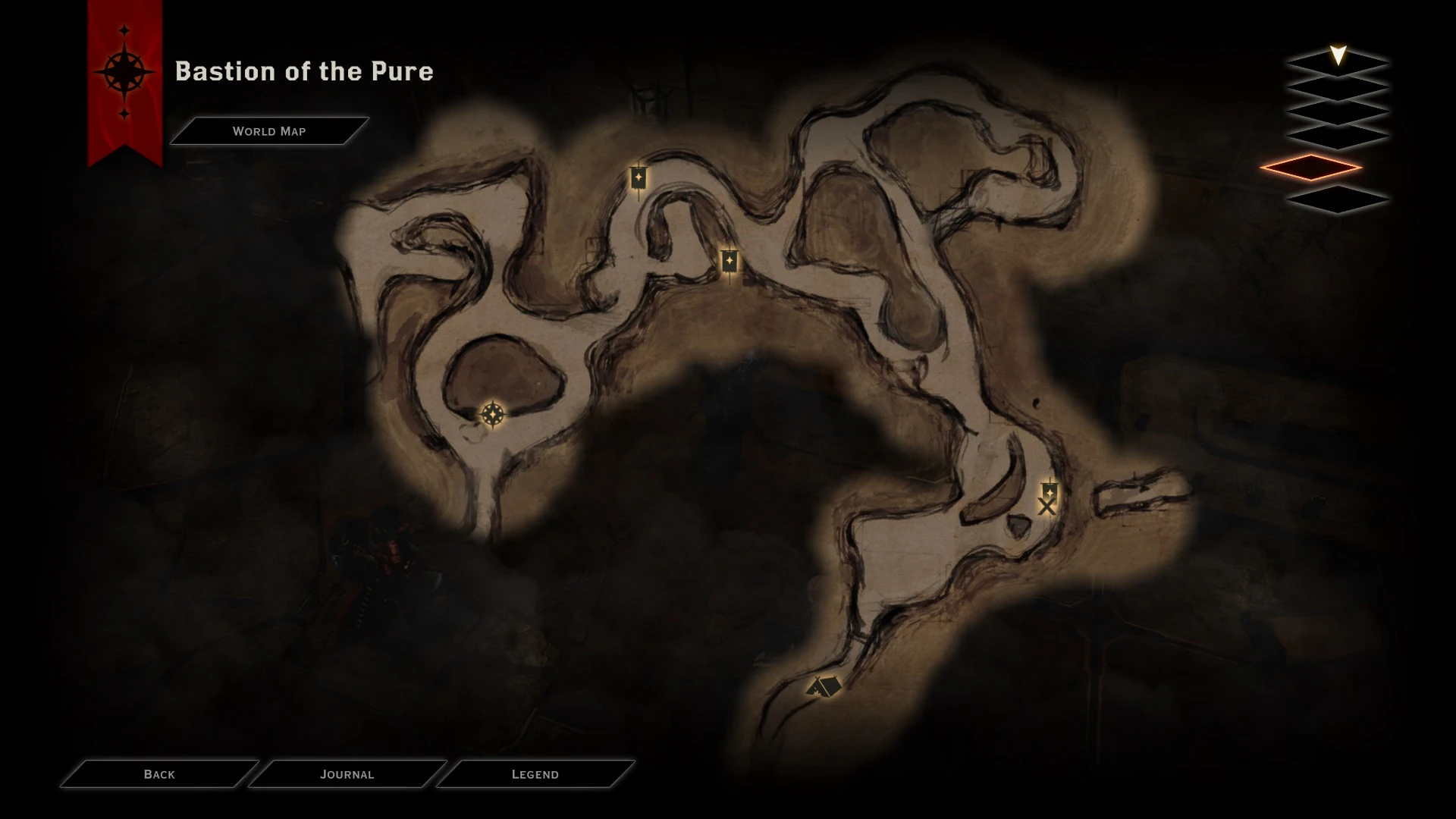This screenshot has width=1456, height=819.
Task: Click the yellow arrow above the level stack
Action: [x=1338, y=54]
